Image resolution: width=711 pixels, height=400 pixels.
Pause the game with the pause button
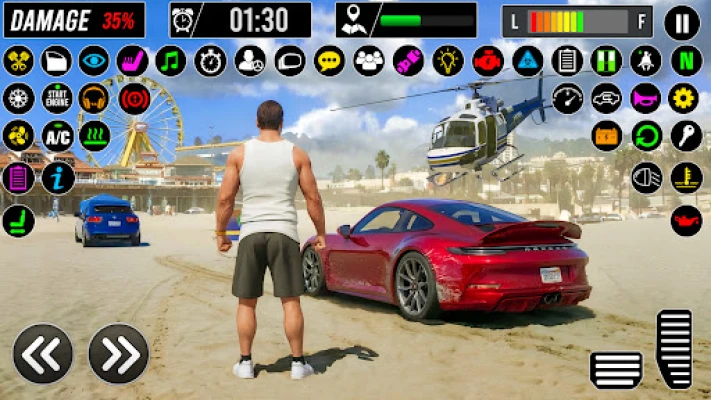coord(682,21)
